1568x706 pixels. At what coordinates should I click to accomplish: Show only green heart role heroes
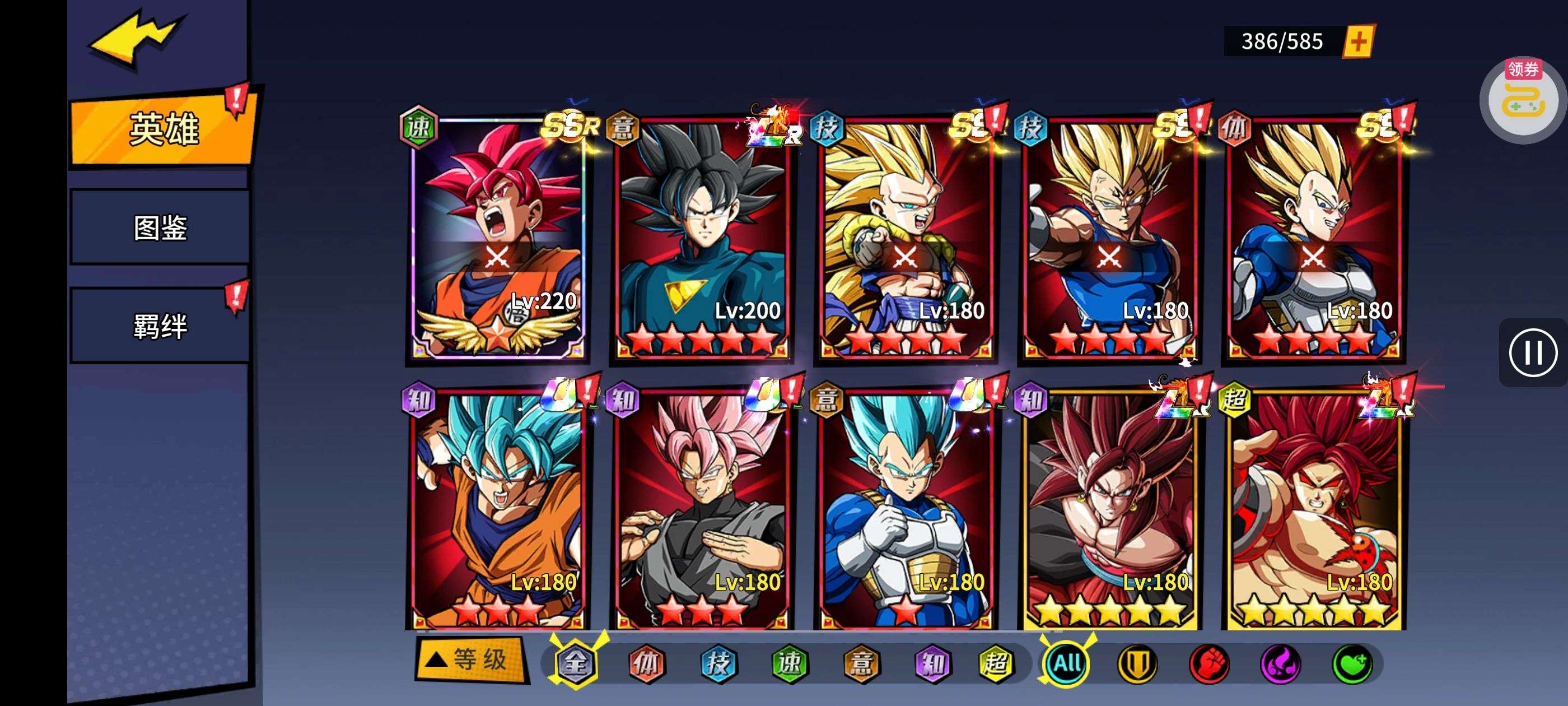point(1352,663)
